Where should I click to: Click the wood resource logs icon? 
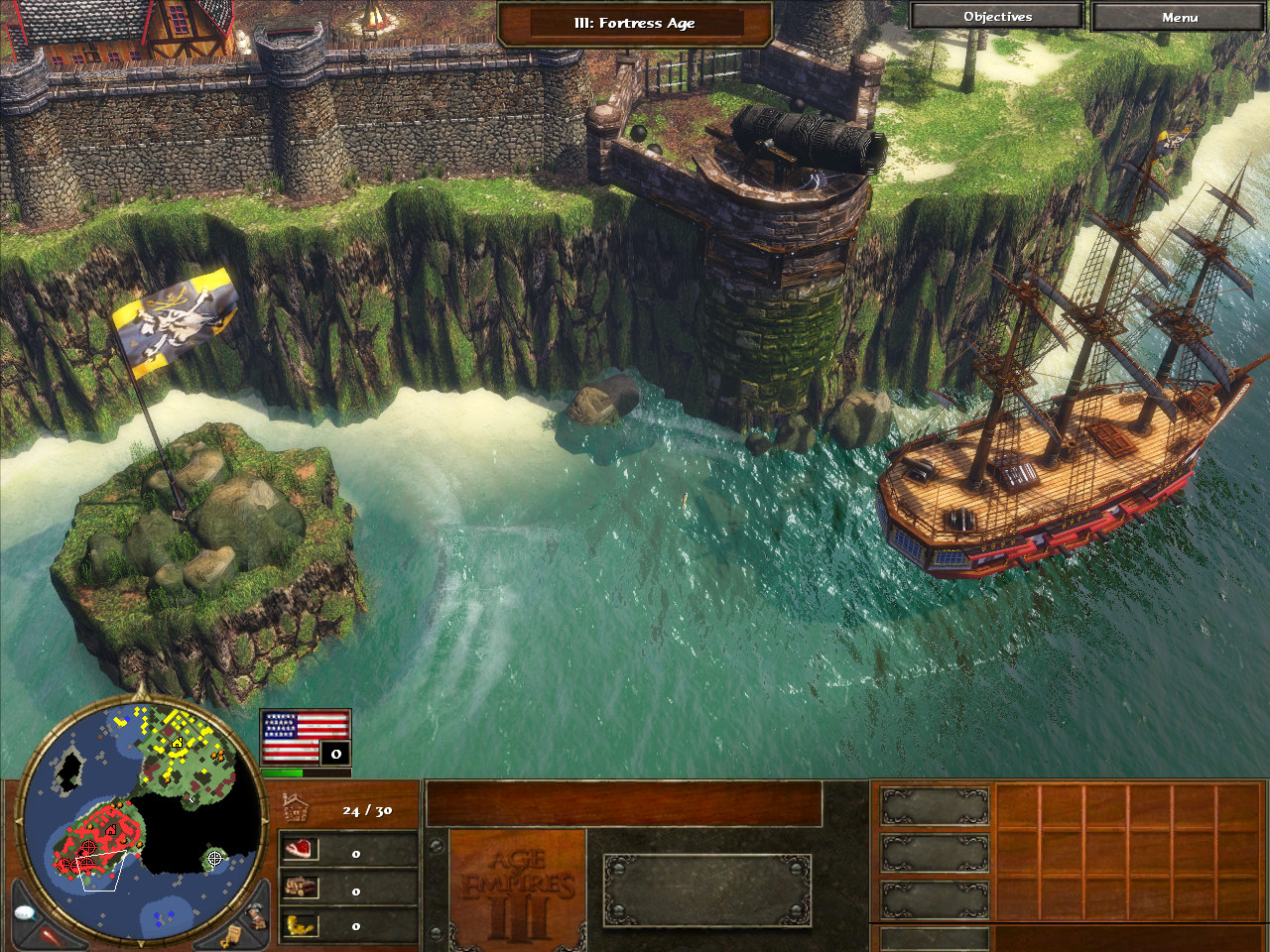coord(299,888)
